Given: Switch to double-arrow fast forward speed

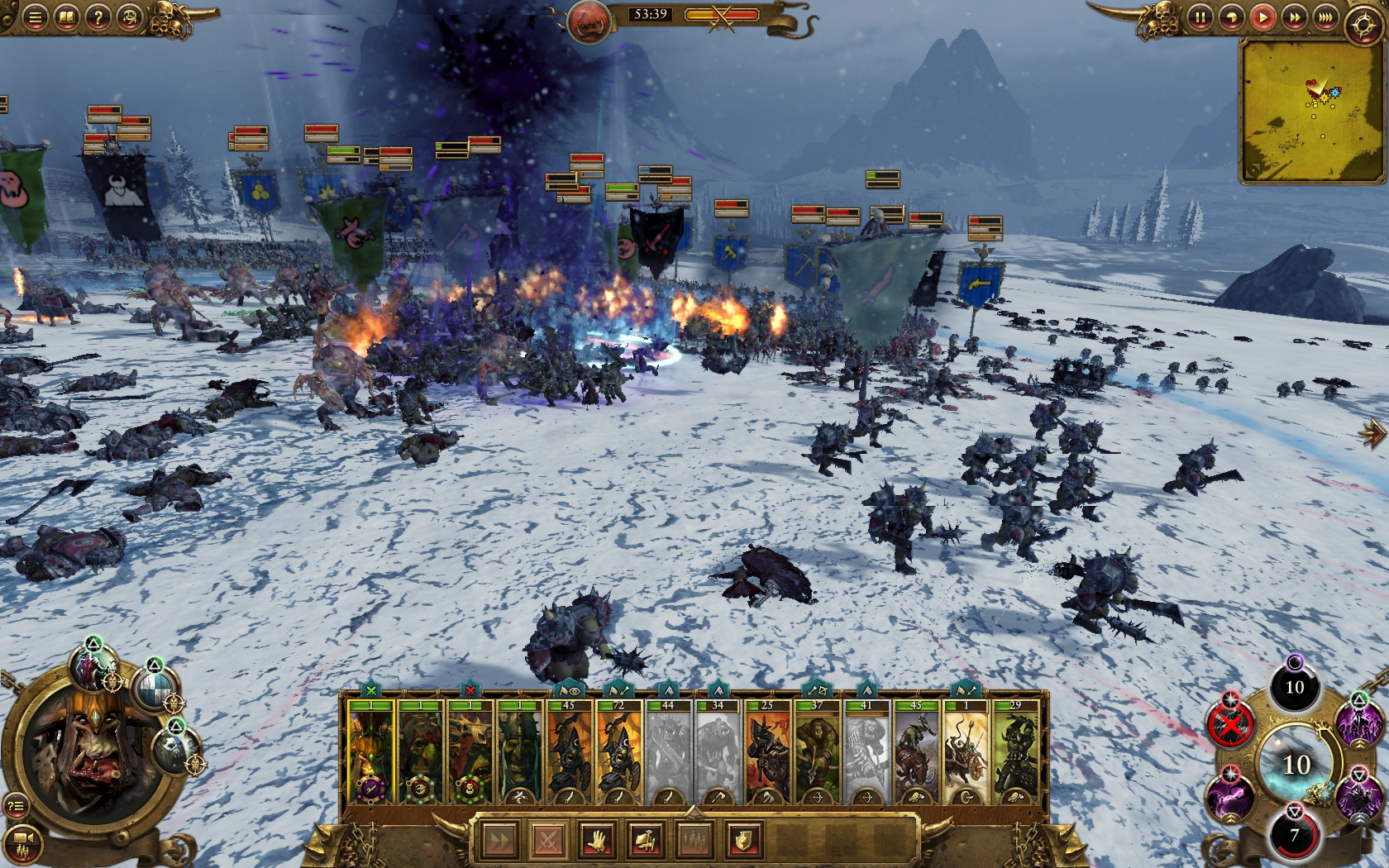Looking at the screenshot, I should point(1294,17).
